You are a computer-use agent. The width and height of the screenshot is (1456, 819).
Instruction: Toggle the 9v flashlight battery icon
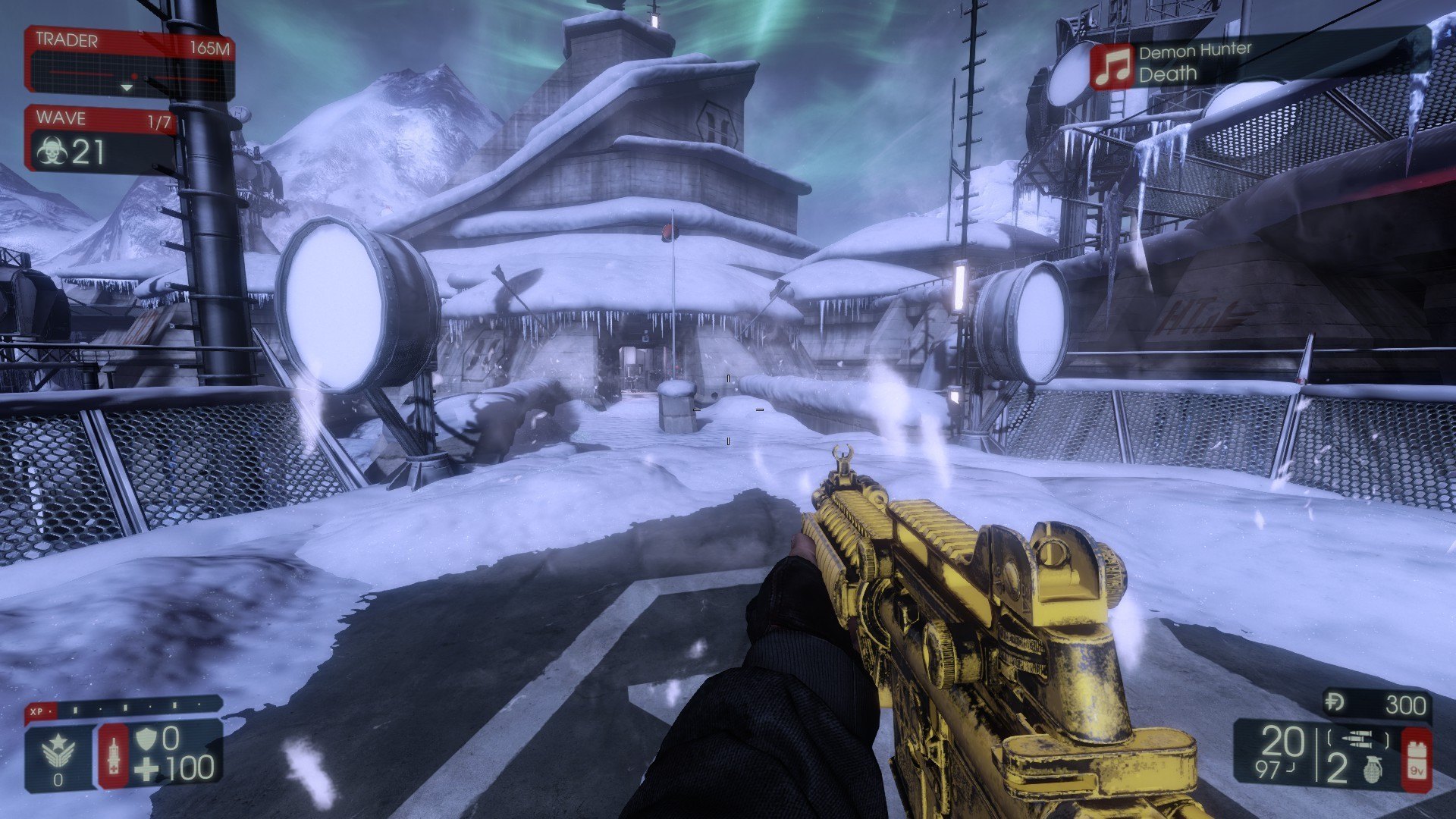tap(1416, 760)
